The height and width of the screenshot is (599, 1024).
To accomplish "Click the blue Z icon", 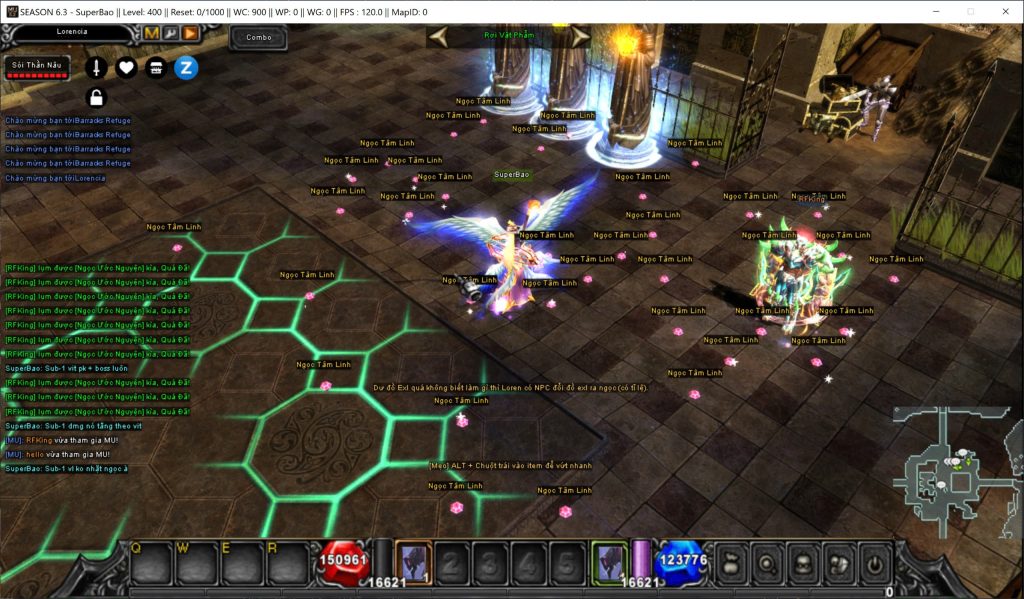I will (x=186, y=68).
